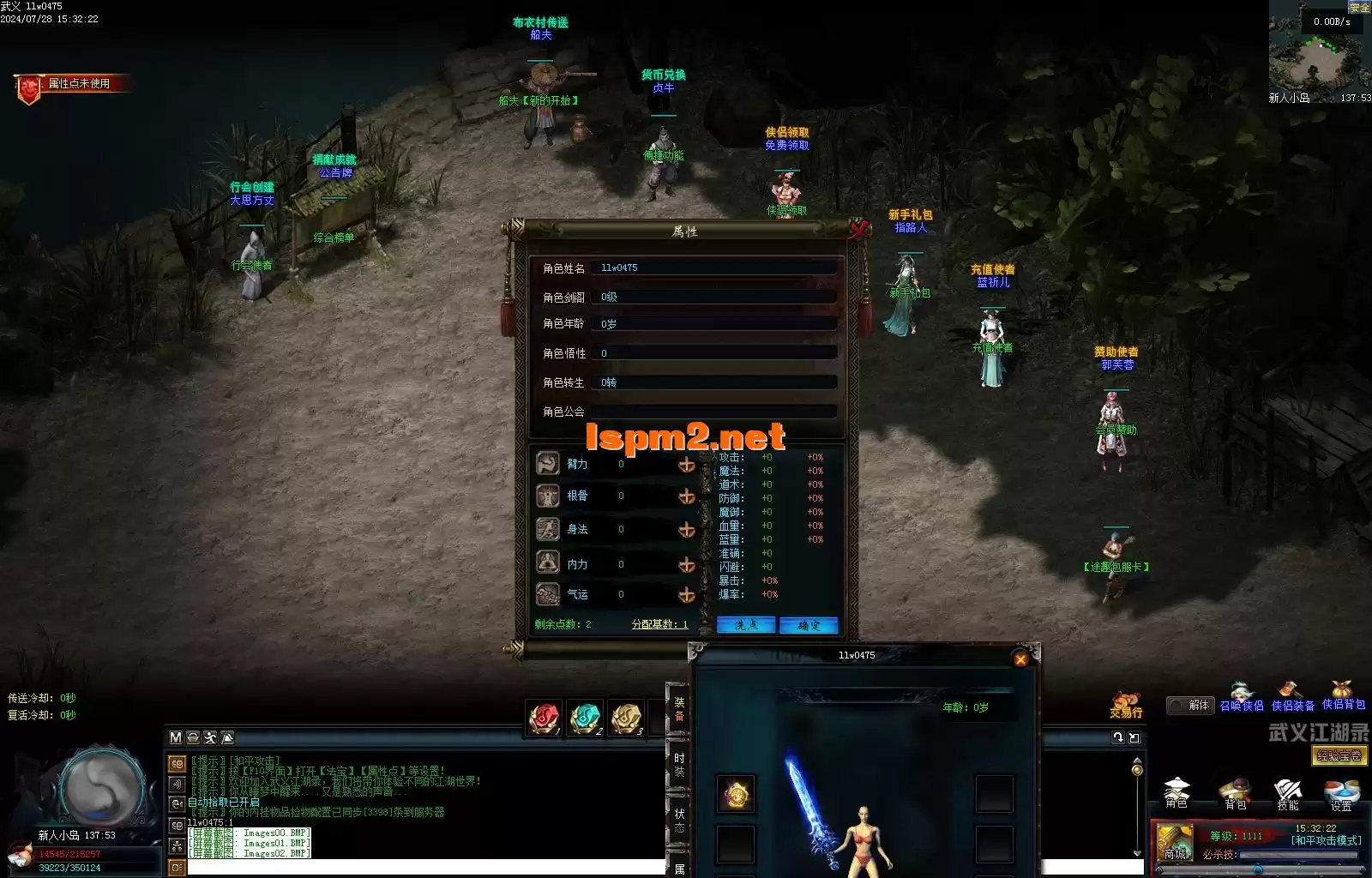Open the 交易行 trading house
1372x878 pixels.
(1126, 705)
